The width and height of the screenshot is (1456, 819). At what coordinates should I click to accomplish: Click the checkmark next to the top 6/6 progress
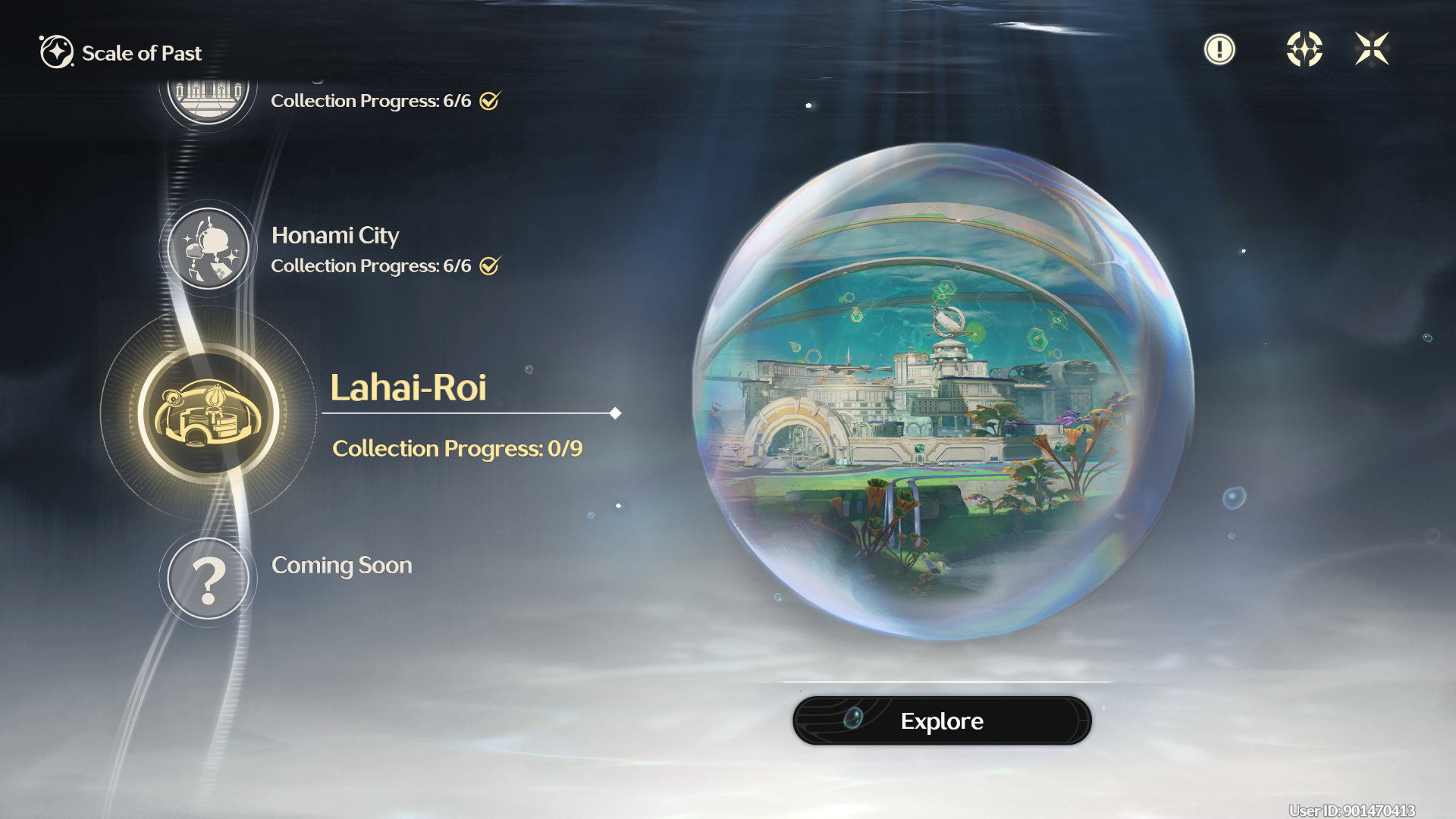pyautogui.click(x=490, y=99)
